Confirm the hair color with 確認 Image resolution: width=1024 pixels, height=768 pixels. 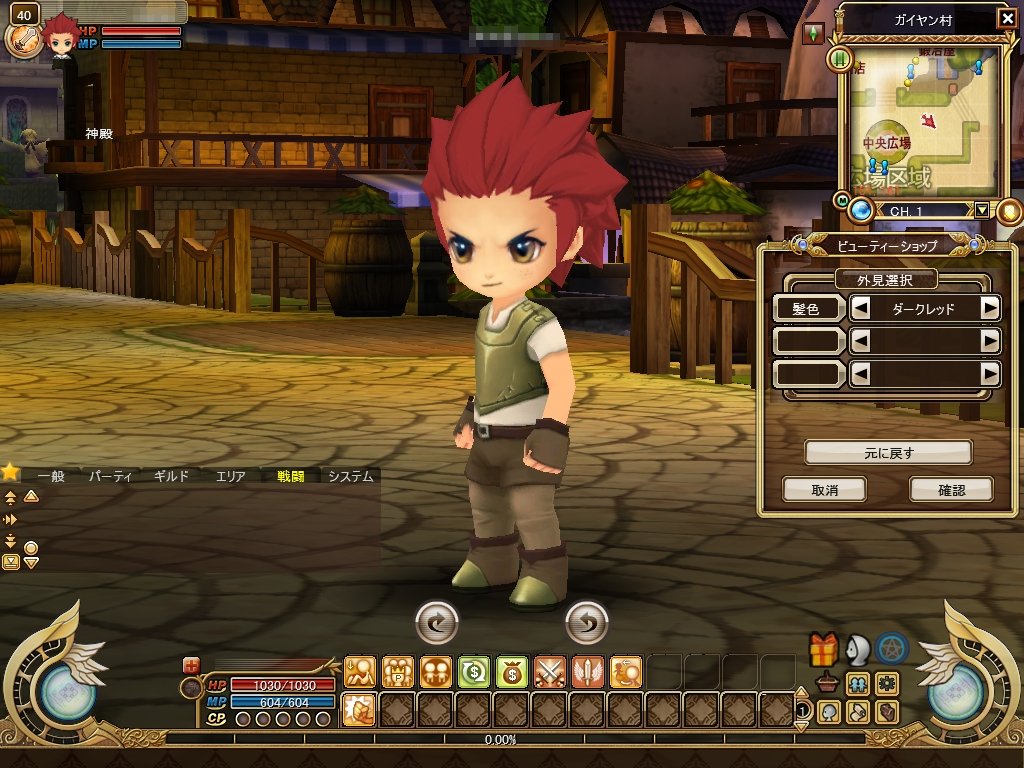tap(951, 489)
